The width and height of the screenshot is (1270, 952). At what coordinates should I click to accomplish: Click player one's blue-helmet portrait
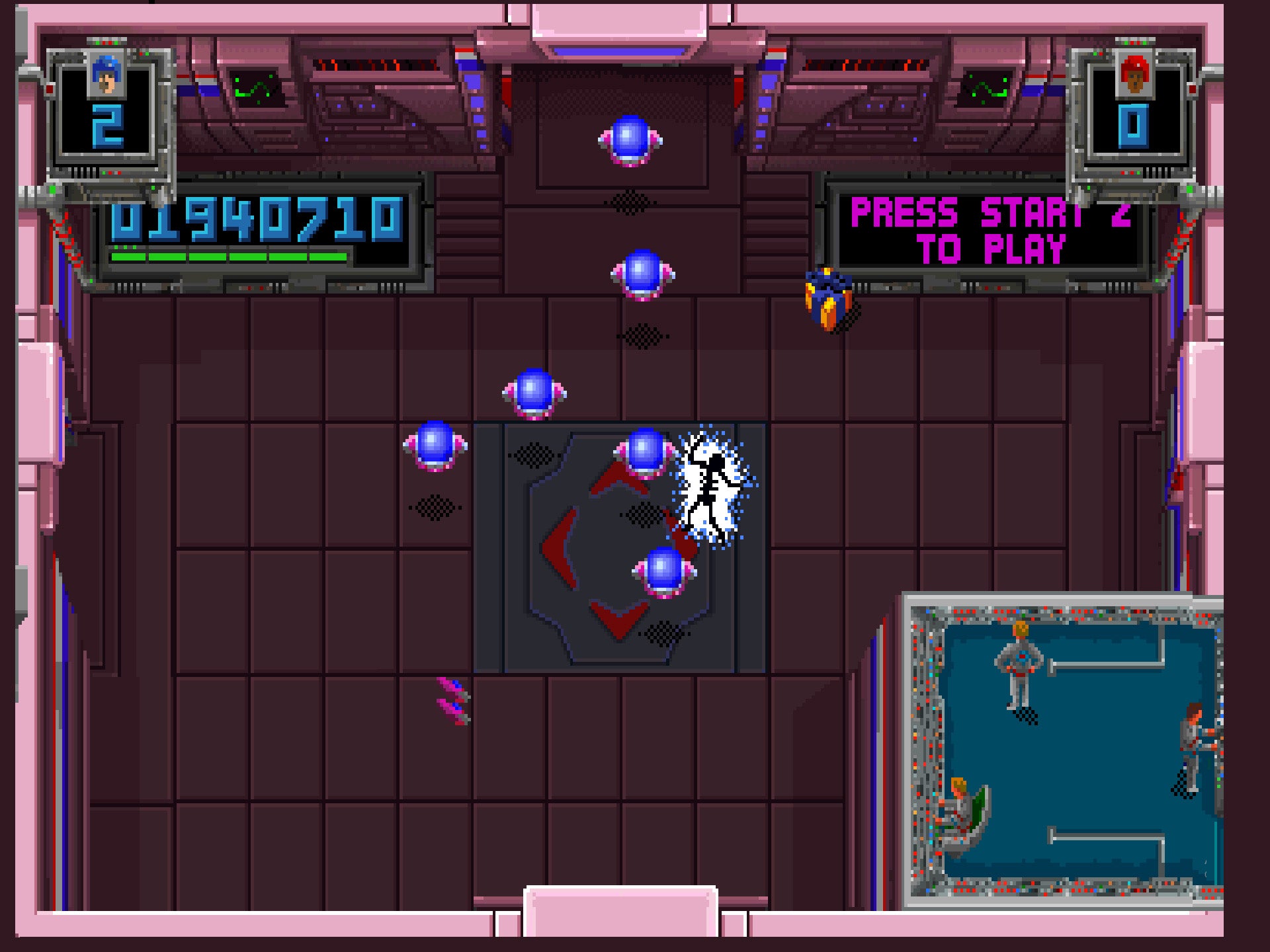pos(106,75)
